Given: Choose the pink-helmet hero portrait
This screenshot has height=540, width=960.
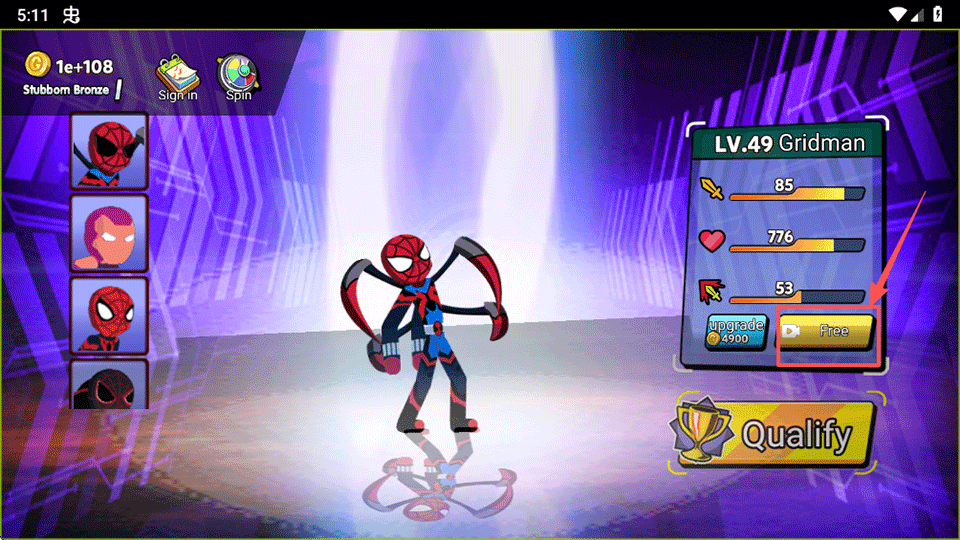Looking at the screenshot, I should [x=109, y=232].
